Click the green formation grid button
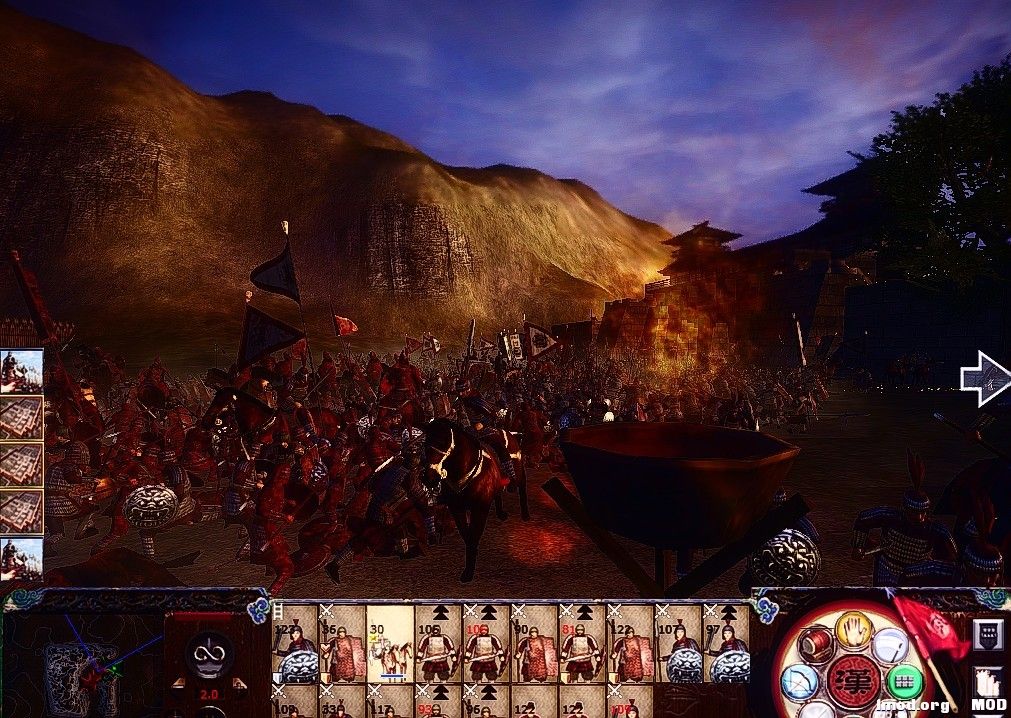This screenshot has width=1011, height=718. click(904, 681)
